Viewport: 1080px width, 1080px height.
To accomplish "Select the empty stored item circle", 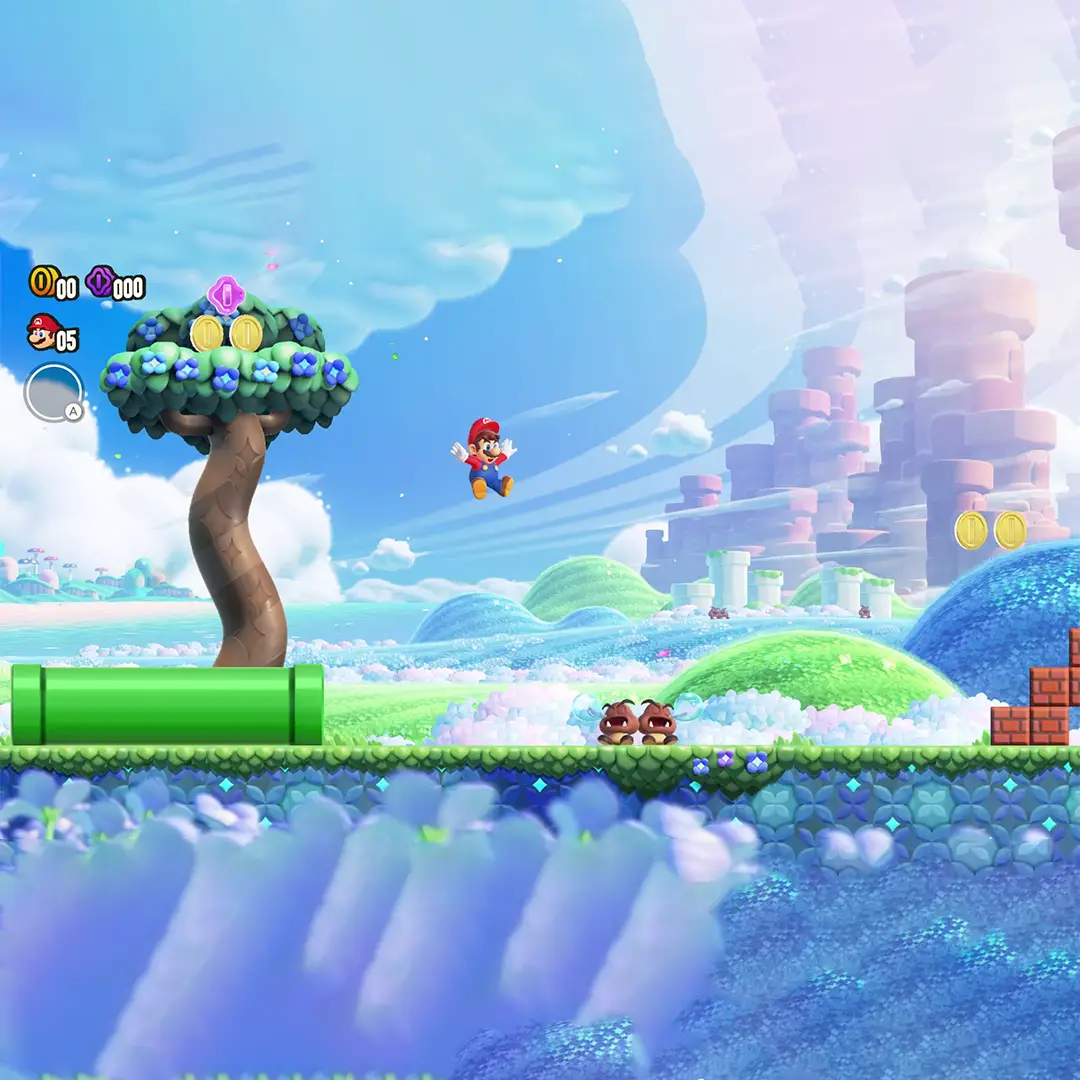I will pos(53,392).
